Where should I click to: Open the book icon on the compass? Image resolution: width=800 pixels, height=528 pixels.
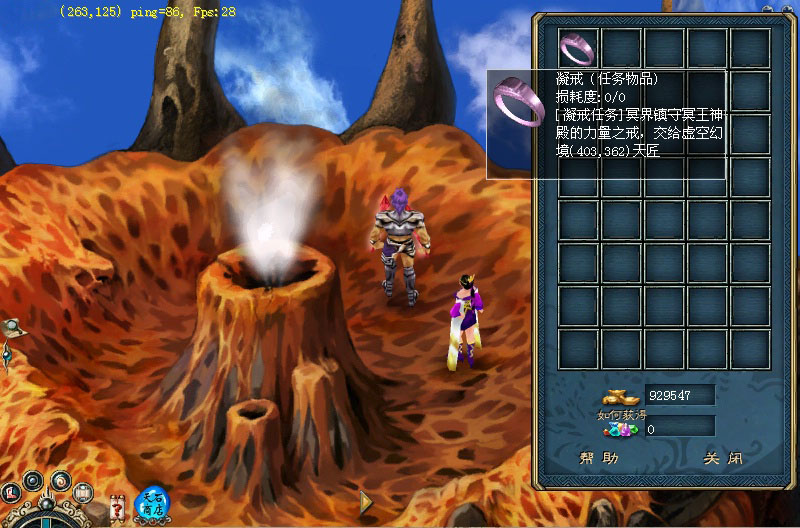click(x=83, y=492)
